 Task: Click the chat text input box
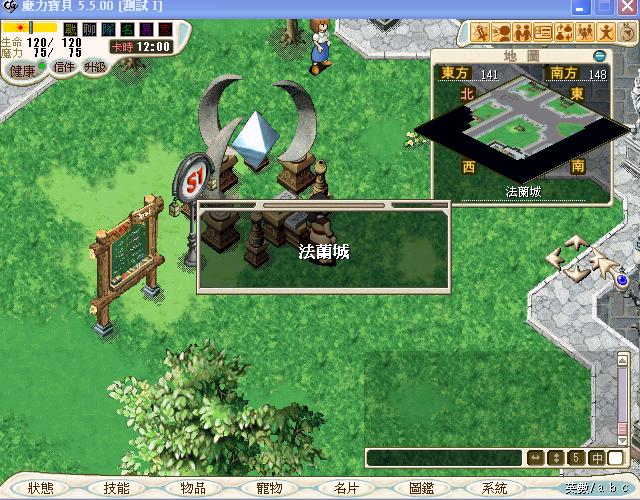[x=444, y=458]
